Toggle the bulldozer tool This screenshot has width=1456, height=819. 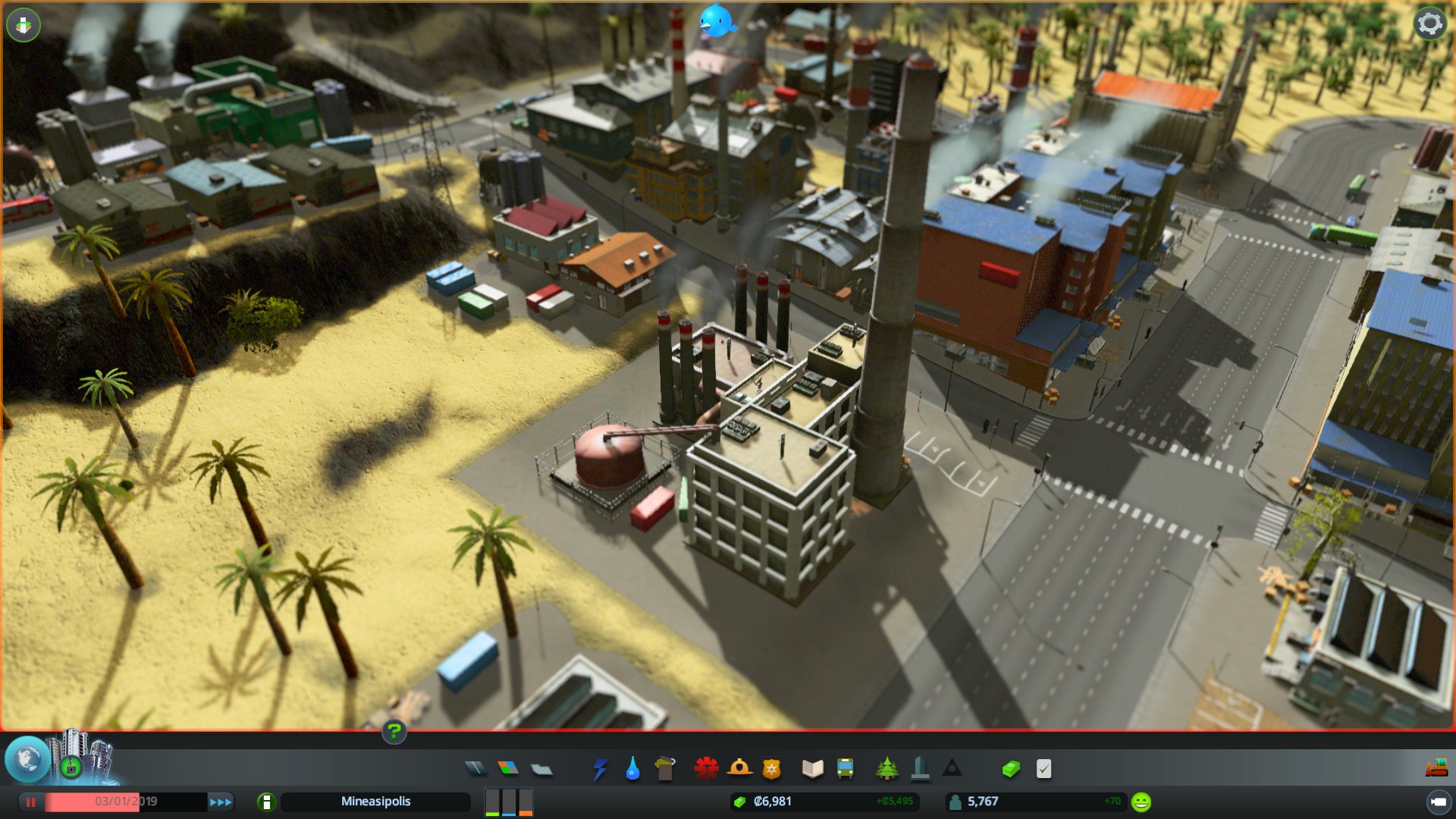[1436, 769]
